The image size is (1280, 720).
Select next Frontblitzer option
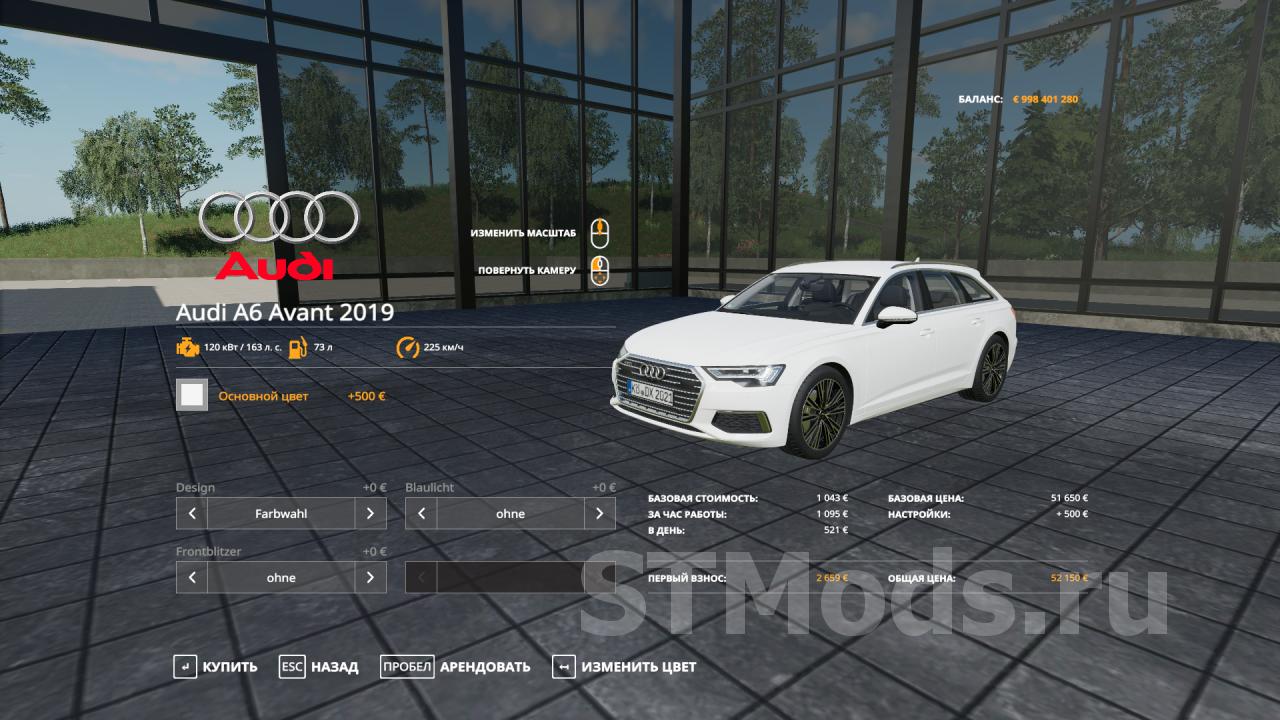click(x=370, y=578)
